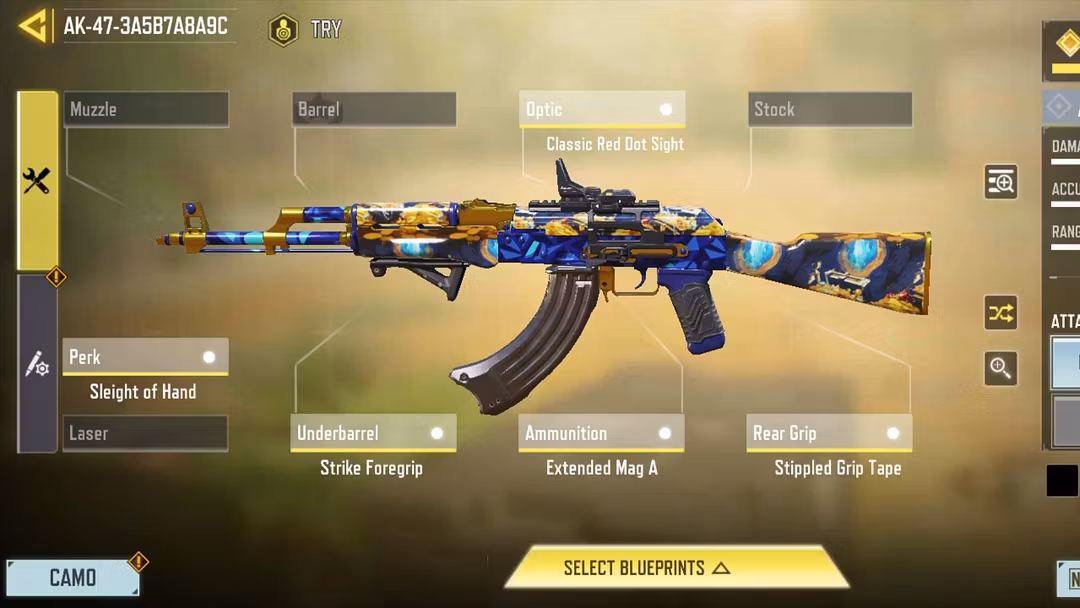The height and width of the screenshot is (608, 1080).
Task: Open the Optic attachment slot
Action: point(602,110)
